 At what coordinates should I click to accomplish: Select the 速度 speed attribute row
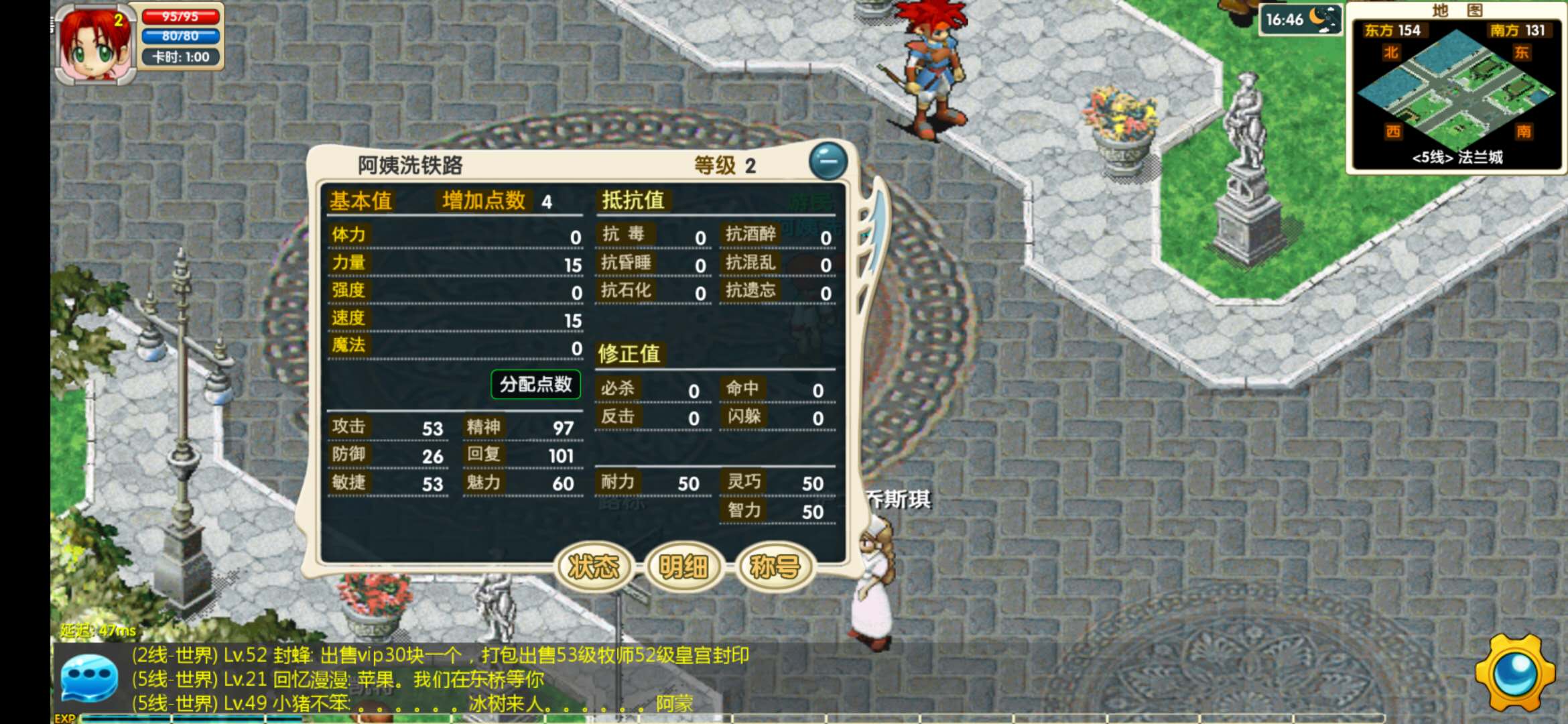455,318
